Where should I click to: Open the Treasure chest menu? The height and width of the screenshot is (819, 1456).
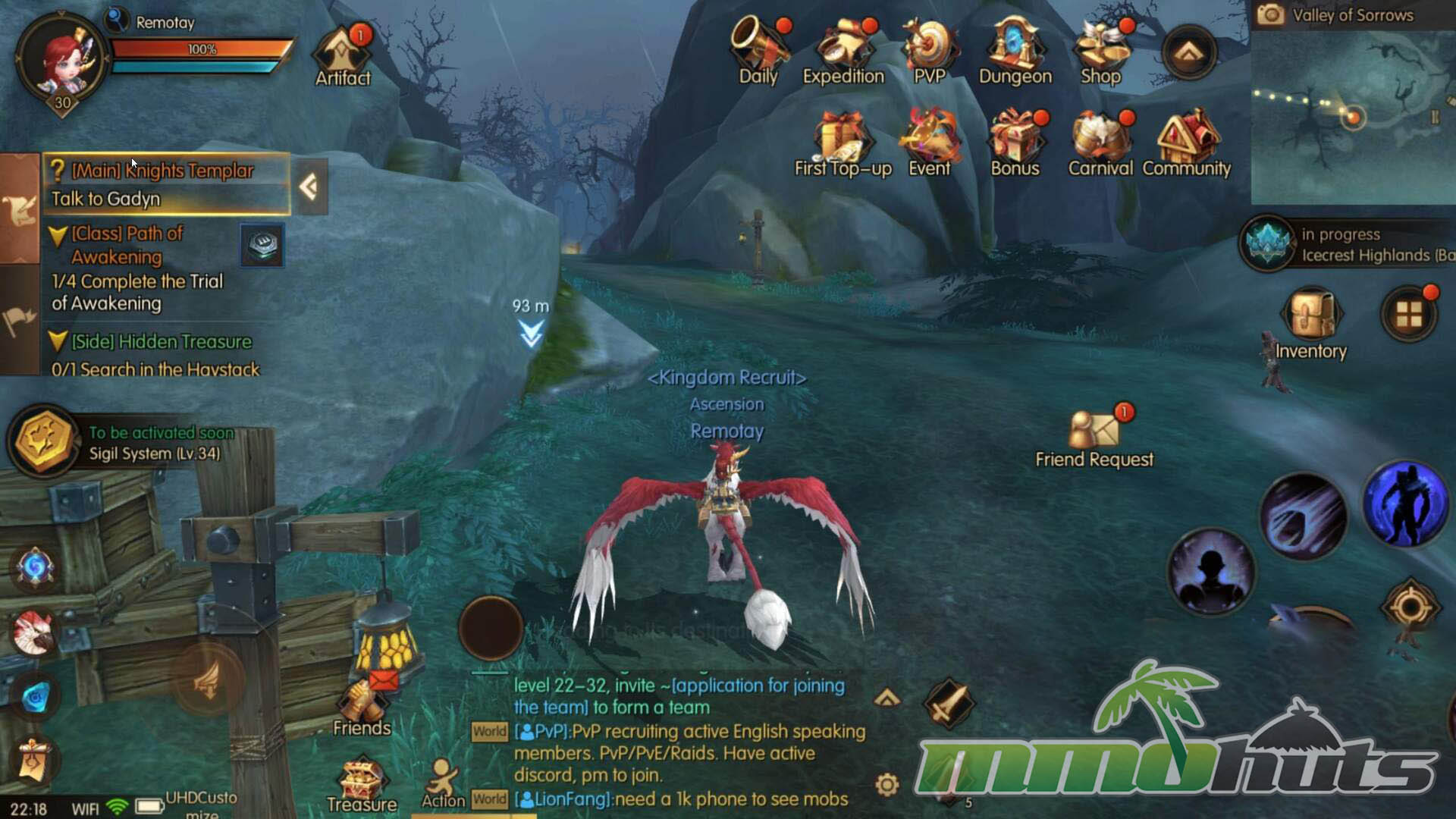[x=362, y=785]
